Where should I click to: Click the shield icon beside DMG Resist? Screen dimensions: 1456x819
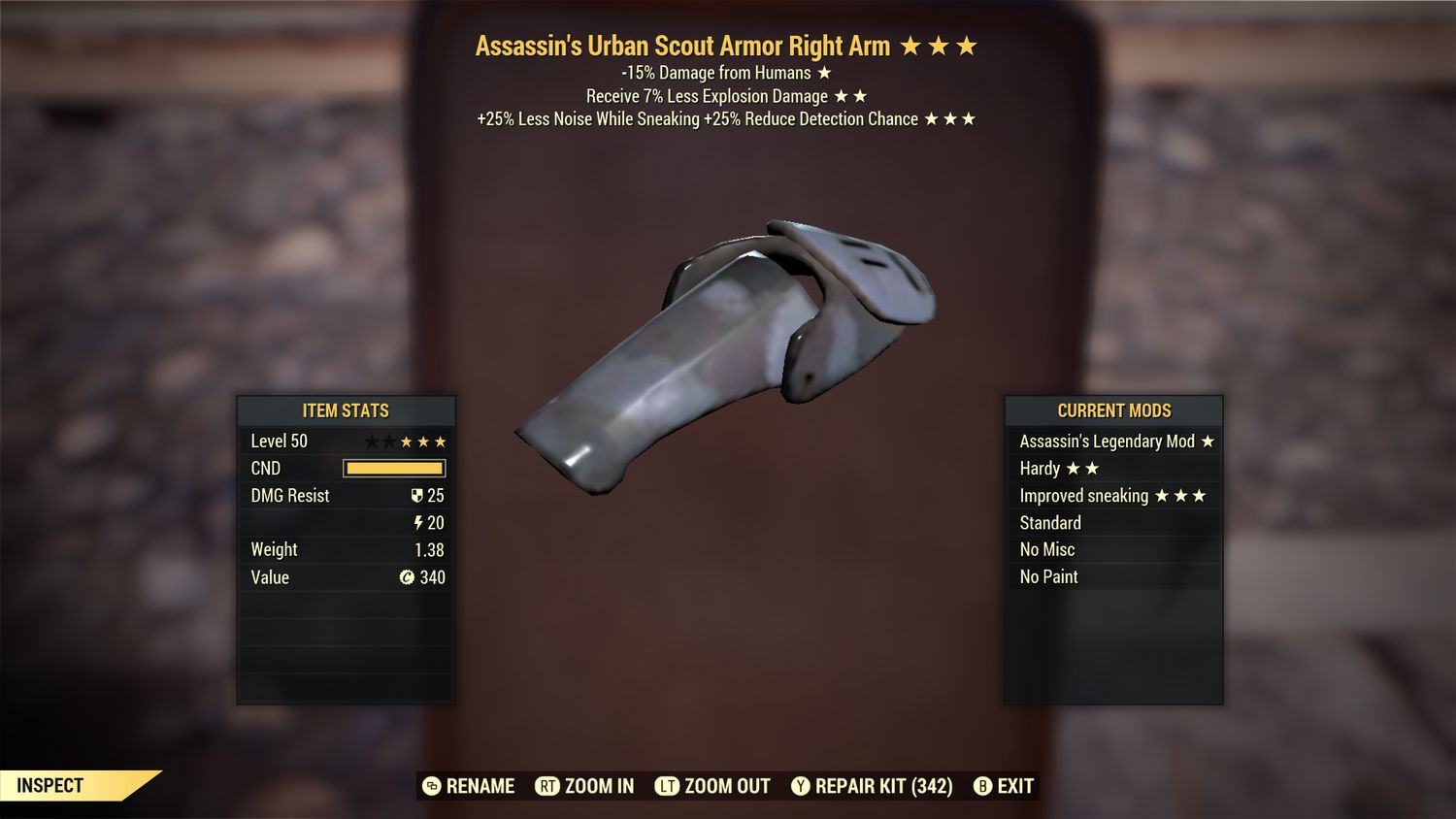coord(417,496)
